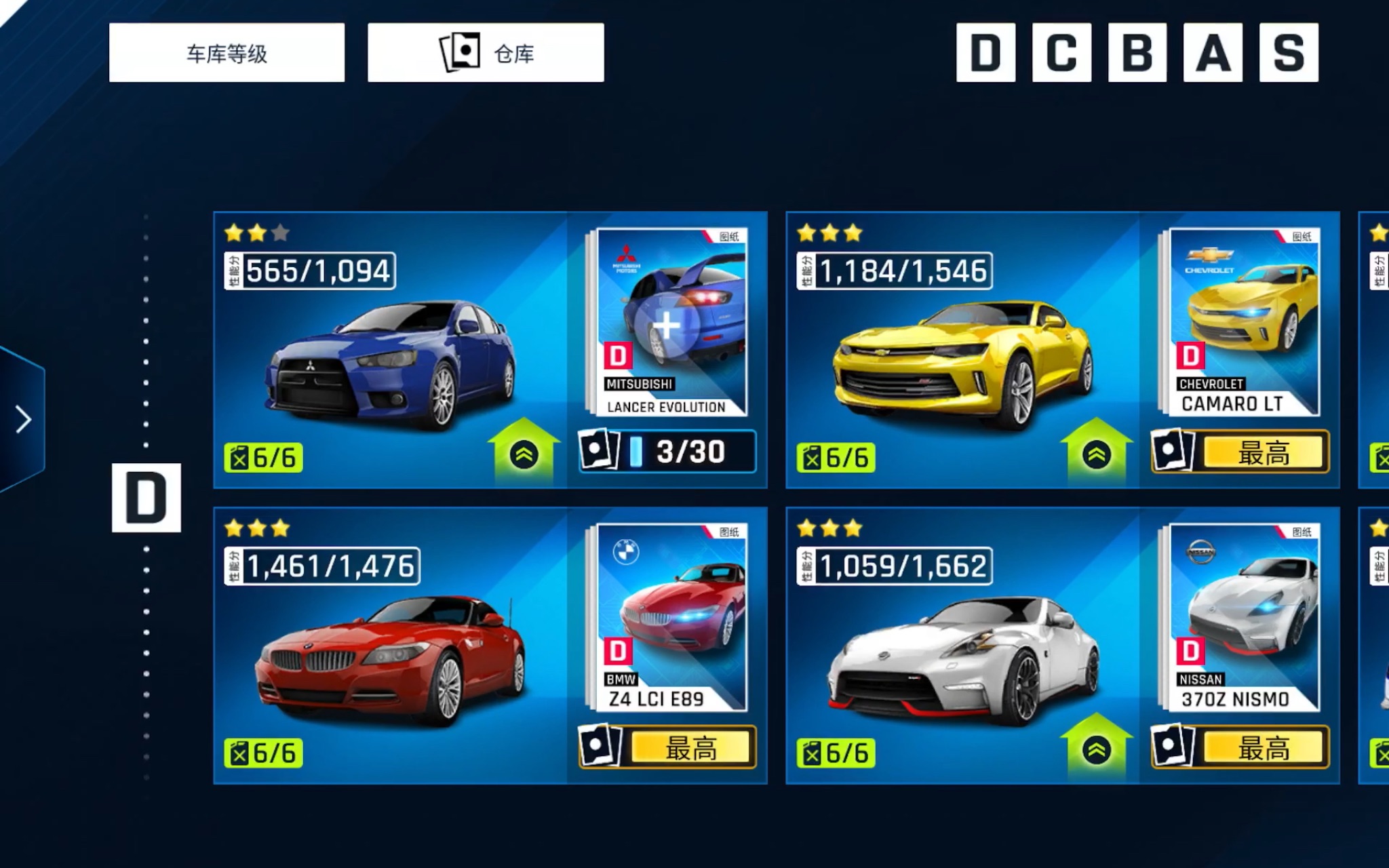
Task: Select the white Nissan 370Z Nismo car
Action: coord(963,661)
